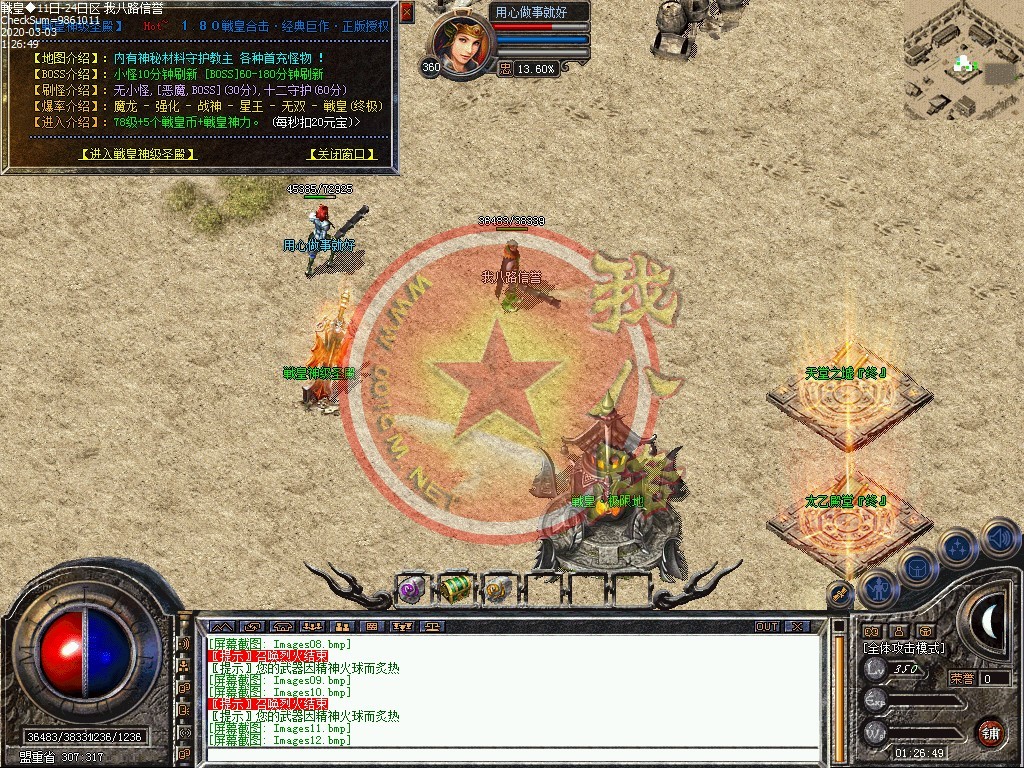Open the character panel with the warrior icon
This screenshot has height=768, width=1024.
pos(880,590)
